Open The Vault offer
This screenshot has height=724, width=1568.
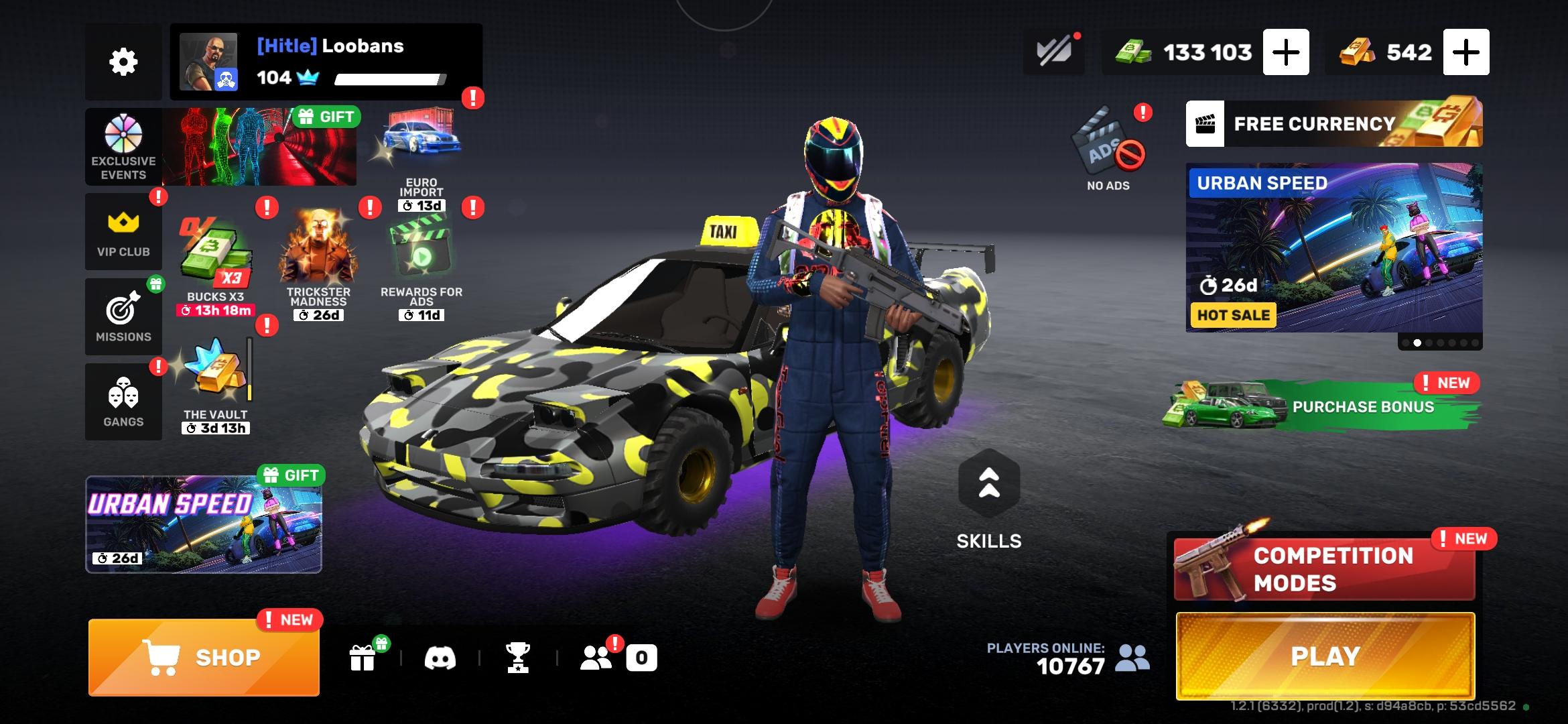216,383
